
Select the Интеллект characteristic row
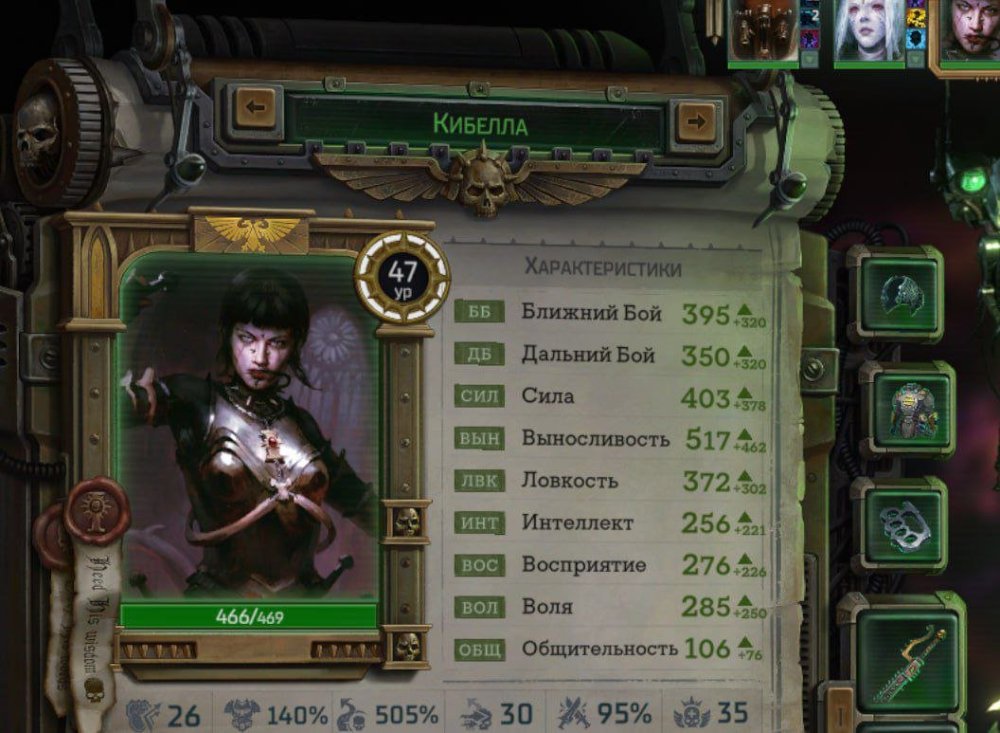tap(610, 523)
